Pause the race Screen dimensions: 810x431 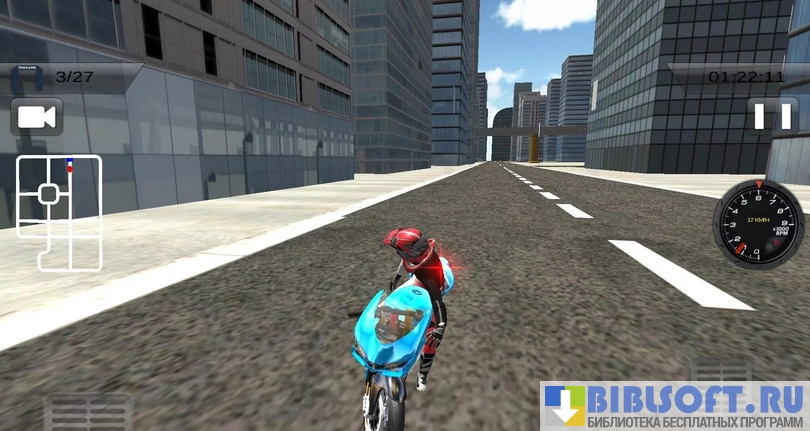point(771,116)
